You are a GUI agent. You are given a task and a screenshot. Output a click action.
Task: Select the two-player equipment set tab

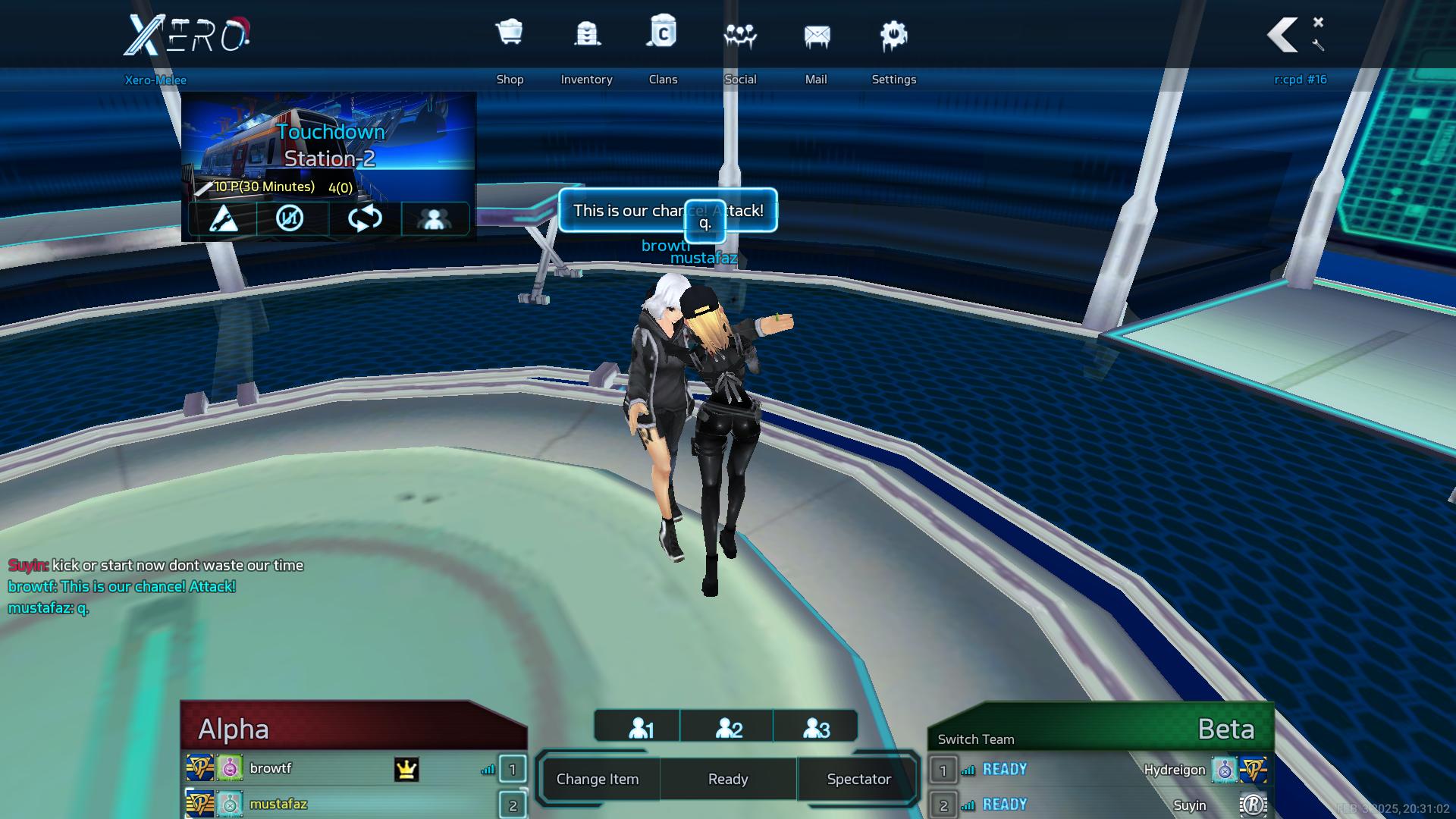729,728
